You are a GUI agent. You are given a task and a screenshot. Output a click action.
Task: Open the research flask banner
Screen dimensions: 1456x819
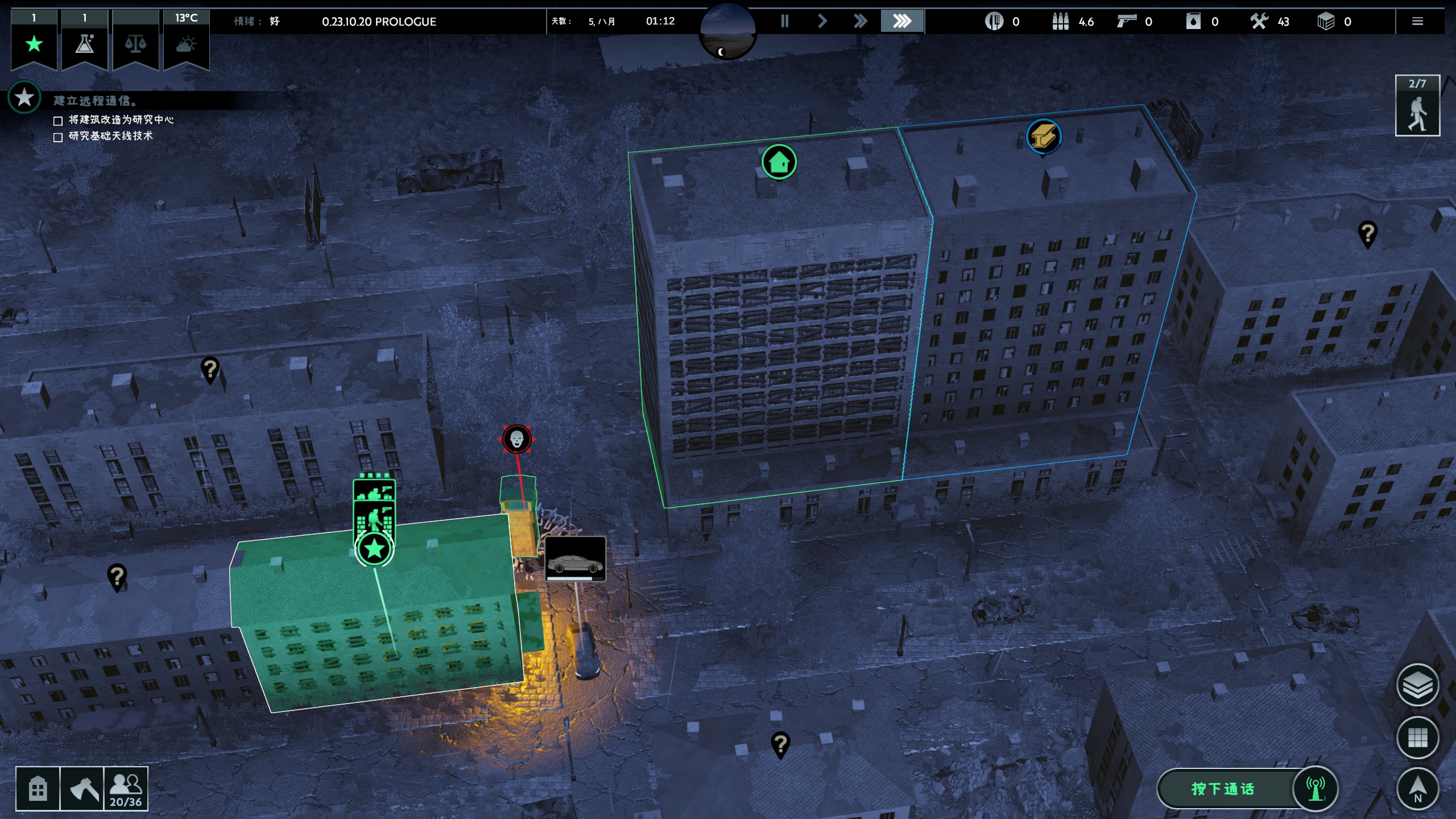[x=85, y=43]
